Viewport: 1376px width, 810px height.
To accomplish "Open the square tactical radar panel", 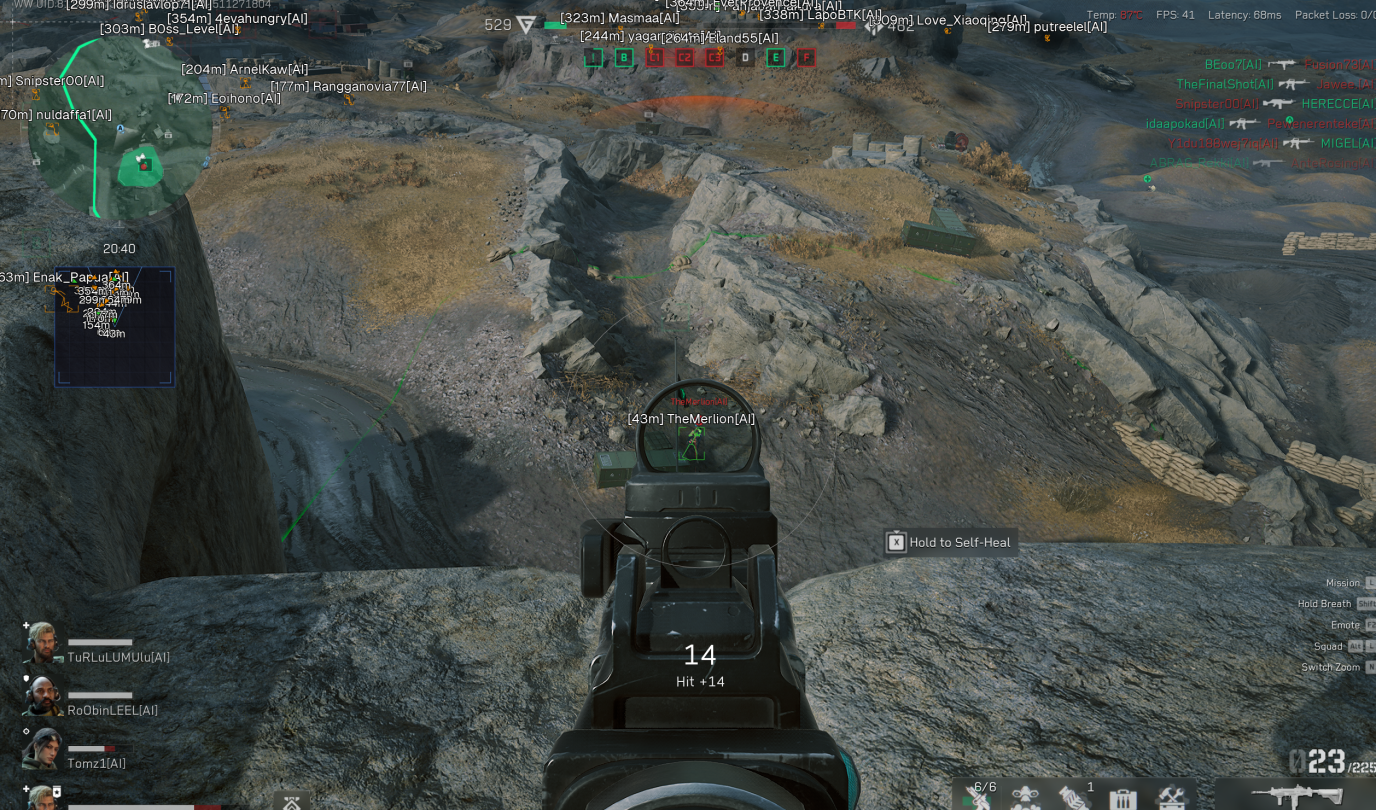I will tap(115, 326).
